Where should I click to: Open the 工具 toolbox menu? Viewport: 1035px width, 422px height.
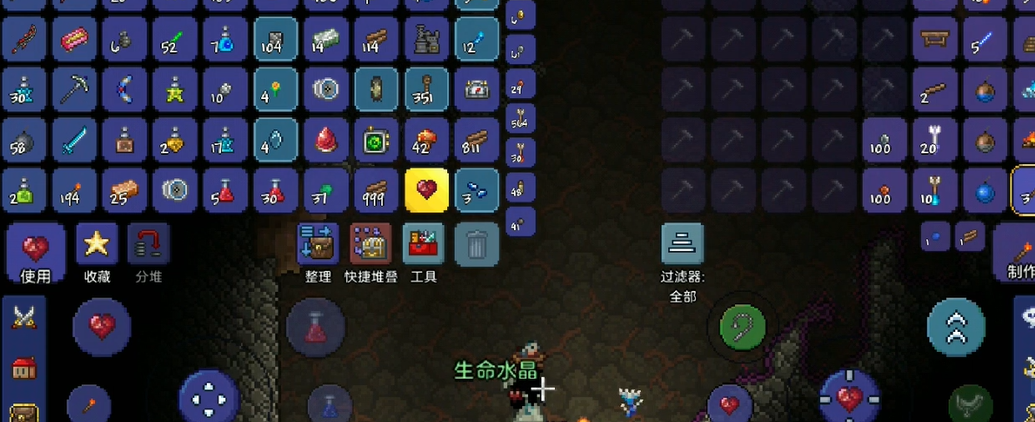424,252
